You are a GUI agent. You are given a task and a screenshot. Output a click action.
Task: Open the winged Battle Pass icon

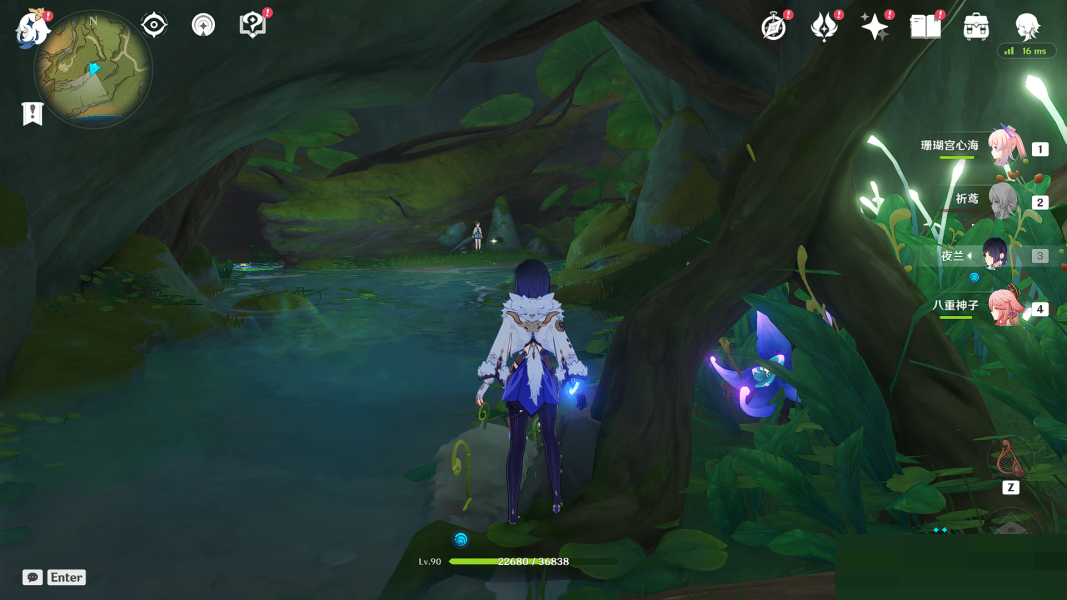tap(824, 27)
